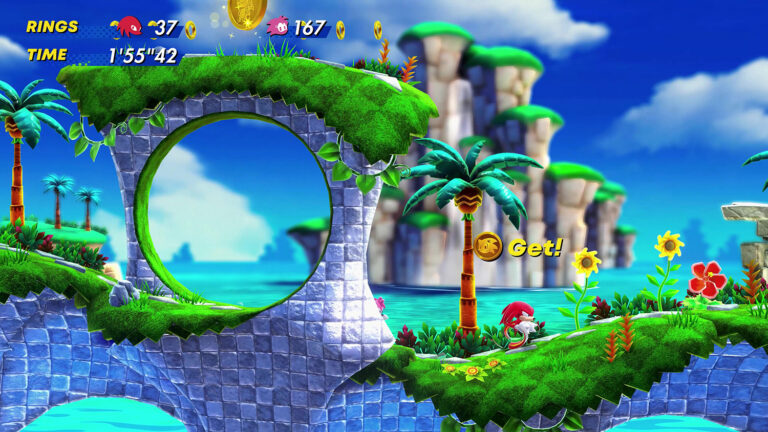Select the Amy character icon in the HUD
Viewport: 768px width, 432px height.
click(279, 26)
